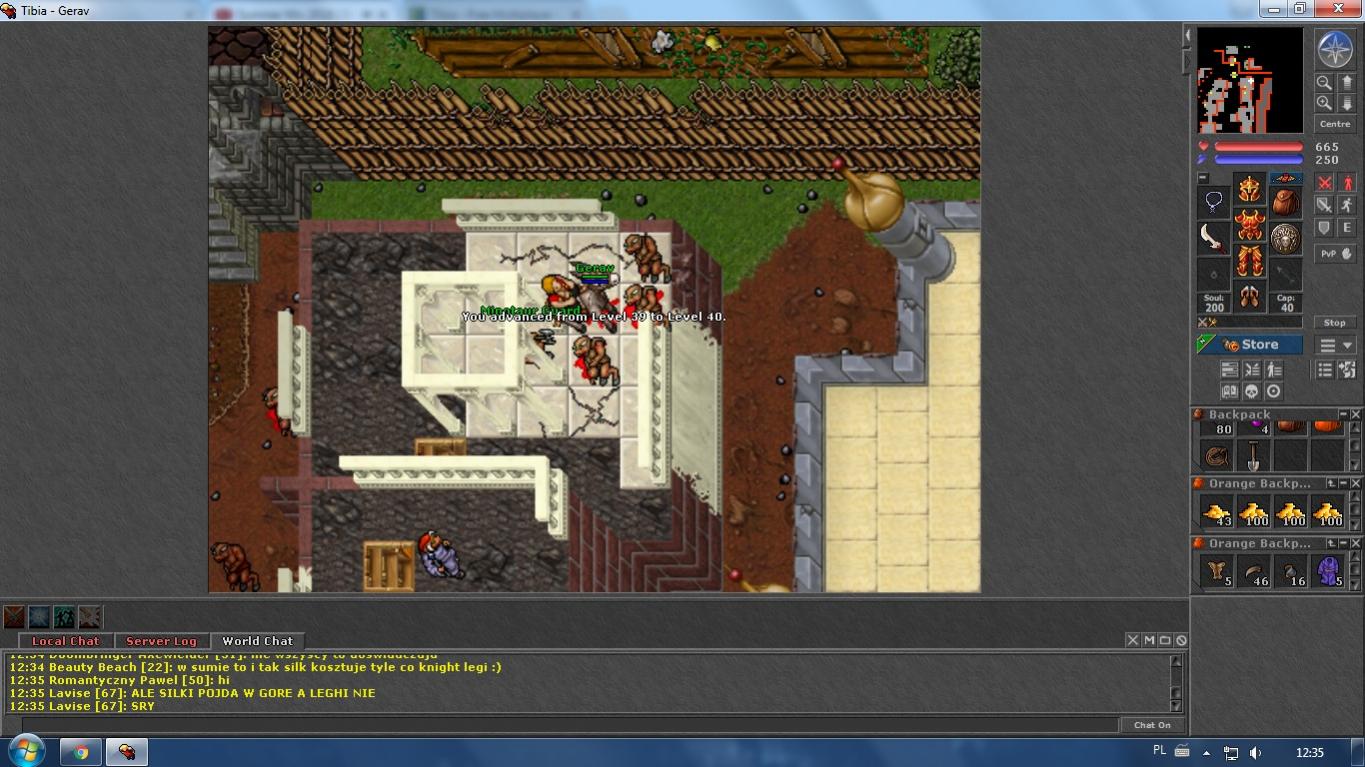The width and height of the screenshot is (1365, 767).
Task: Toggle the Chat On button
Action: (1152, 725)
